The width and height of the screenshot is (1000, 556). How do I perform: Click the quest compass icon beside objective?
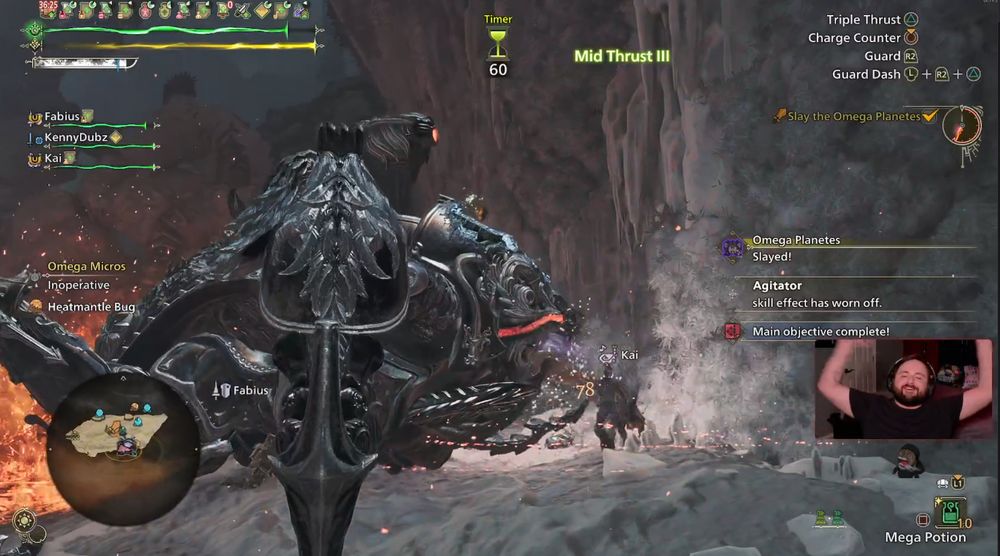tap(965, 126)
